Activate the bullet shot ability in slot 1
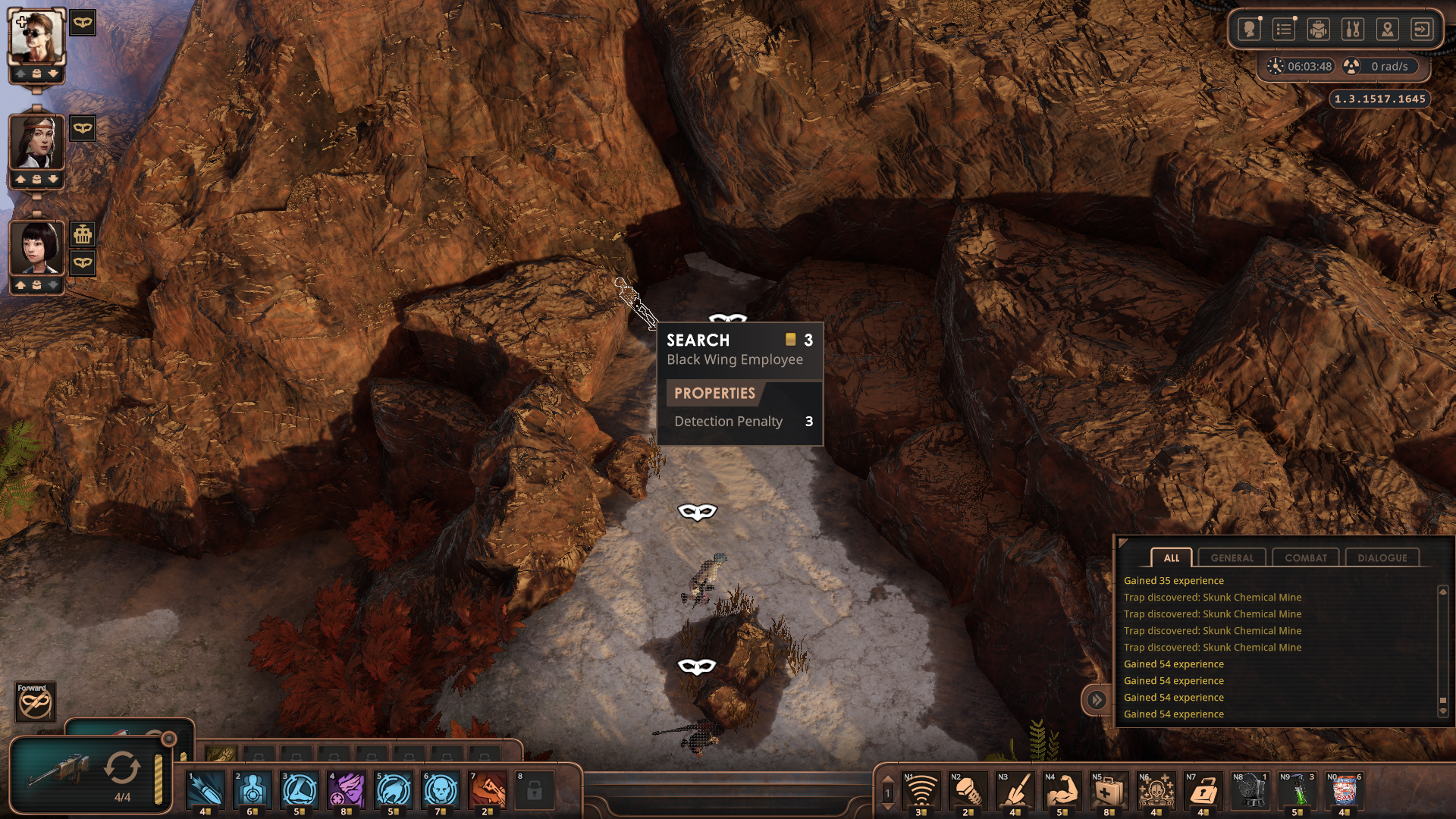The image size is (1456, 819). [x=206, y=790]
